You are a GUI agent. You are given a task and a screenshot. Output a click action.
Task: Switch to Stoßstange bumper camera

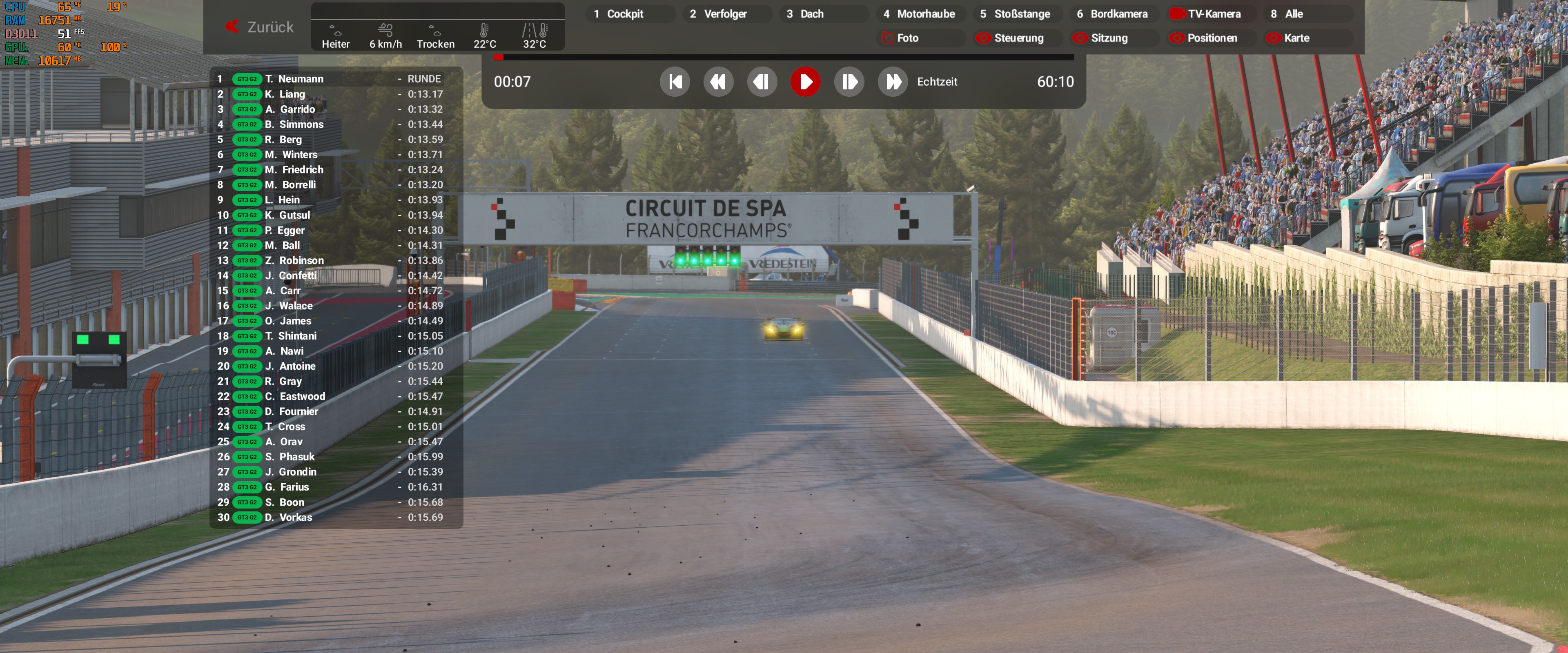point(1021,14)
